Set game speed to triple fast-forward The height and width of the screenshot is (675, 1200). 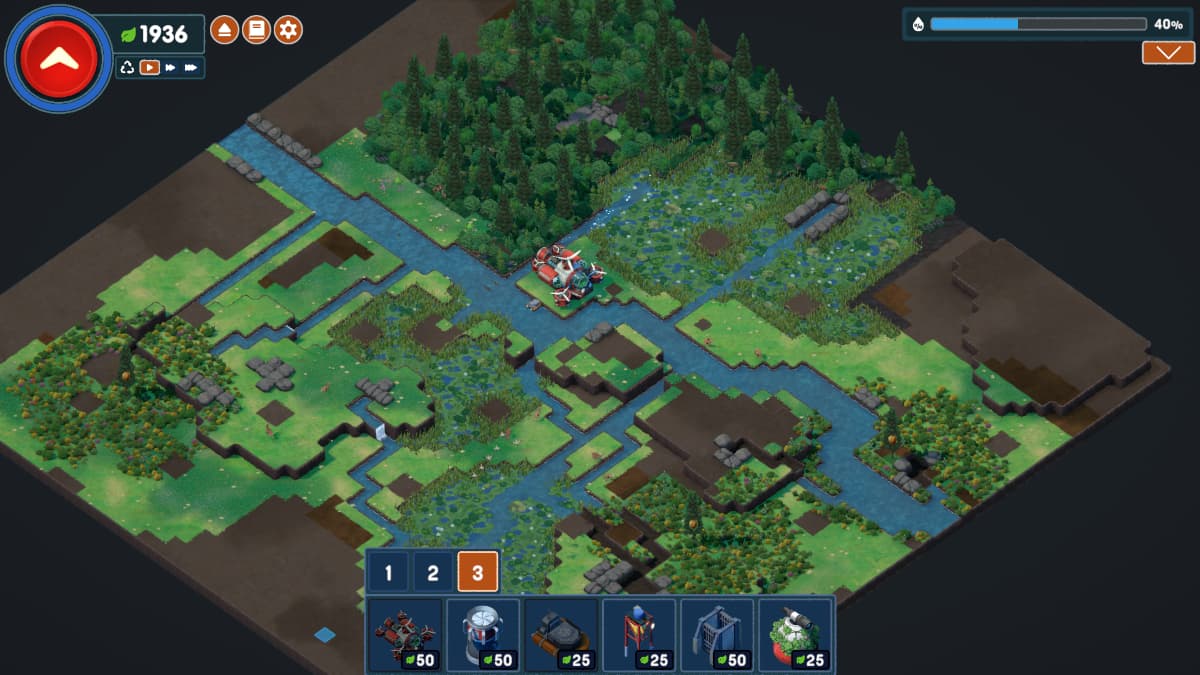192,67
